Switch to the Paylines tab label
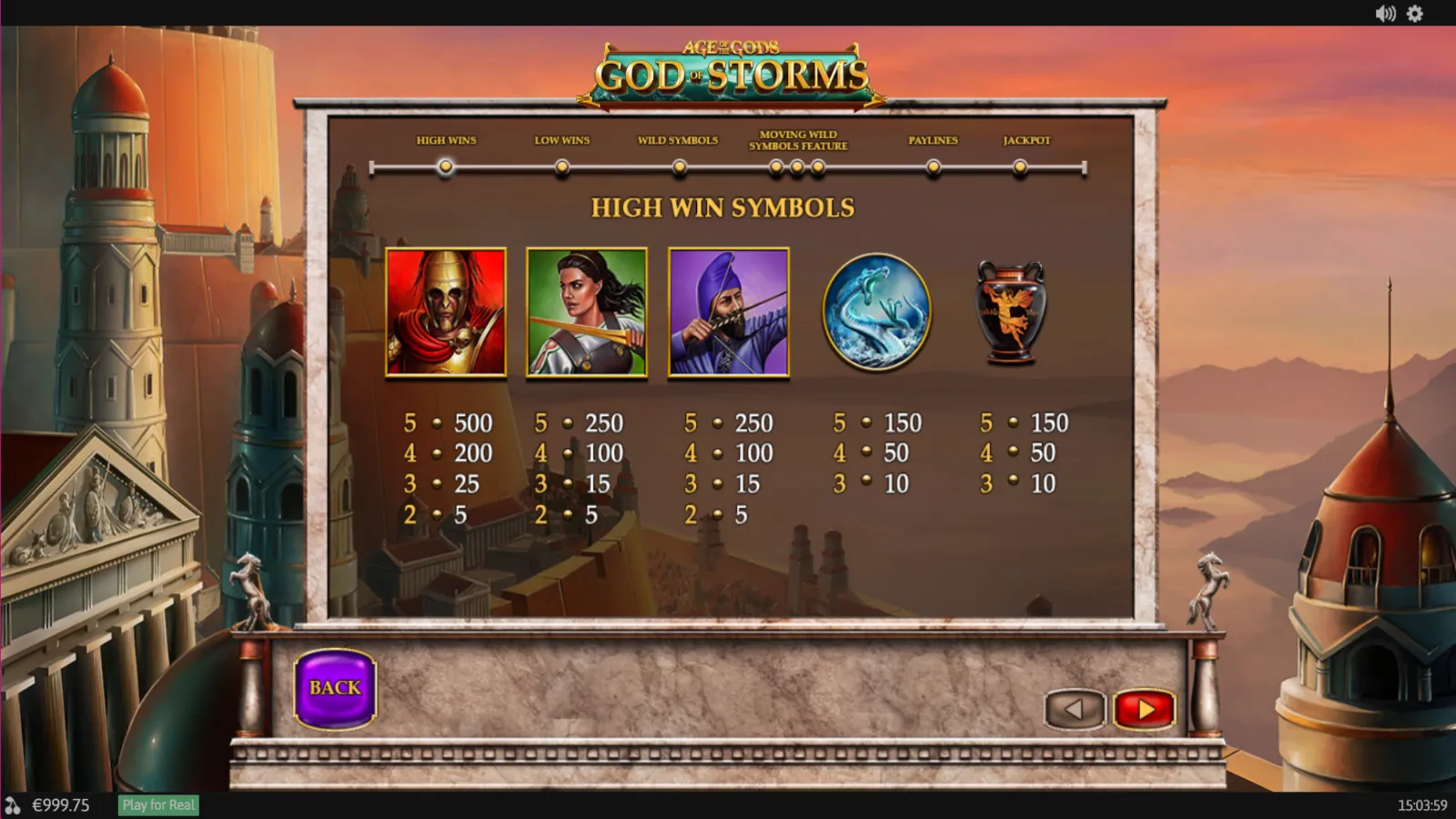This screenshot has height=819, width=1456. (933, 140)
